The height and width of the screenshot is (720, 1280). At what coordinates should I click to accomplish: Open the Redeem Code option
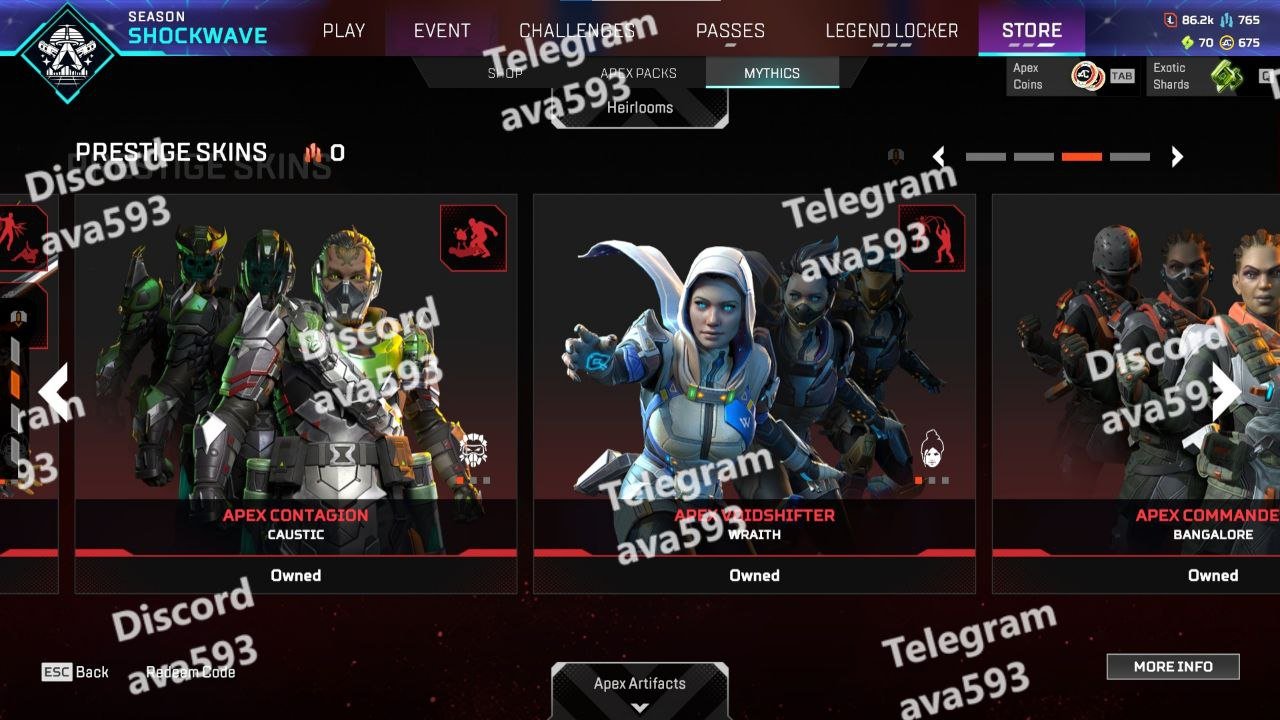tap(190, 672)
